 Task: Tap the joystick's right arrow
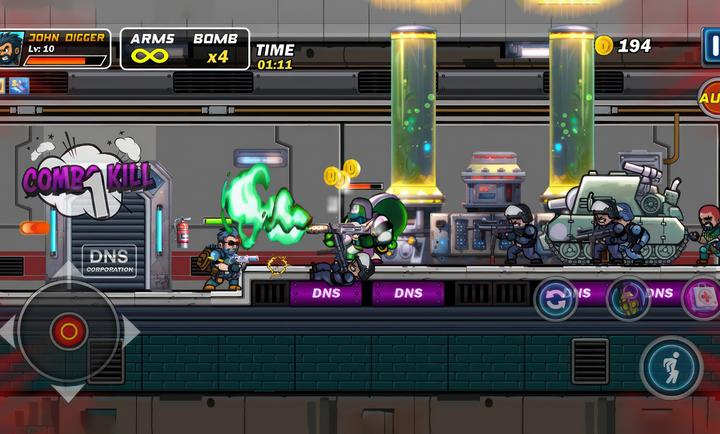point(129,330)
